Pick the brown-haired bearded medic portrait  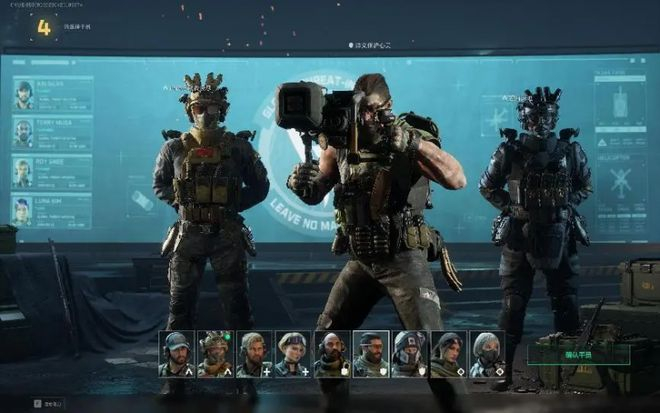pos(253,353)
